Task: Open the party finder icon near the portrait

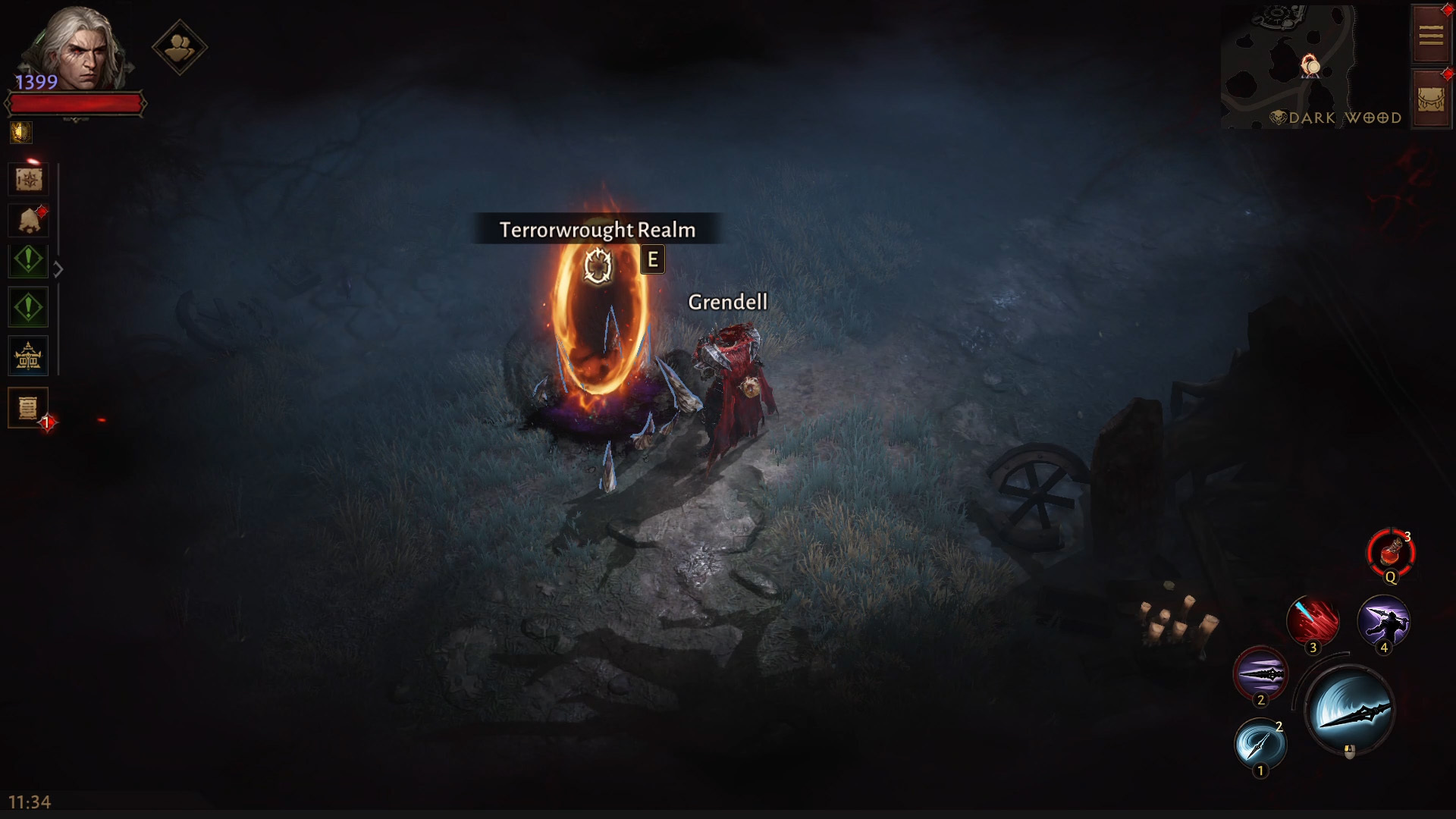Action: [179, 47]
